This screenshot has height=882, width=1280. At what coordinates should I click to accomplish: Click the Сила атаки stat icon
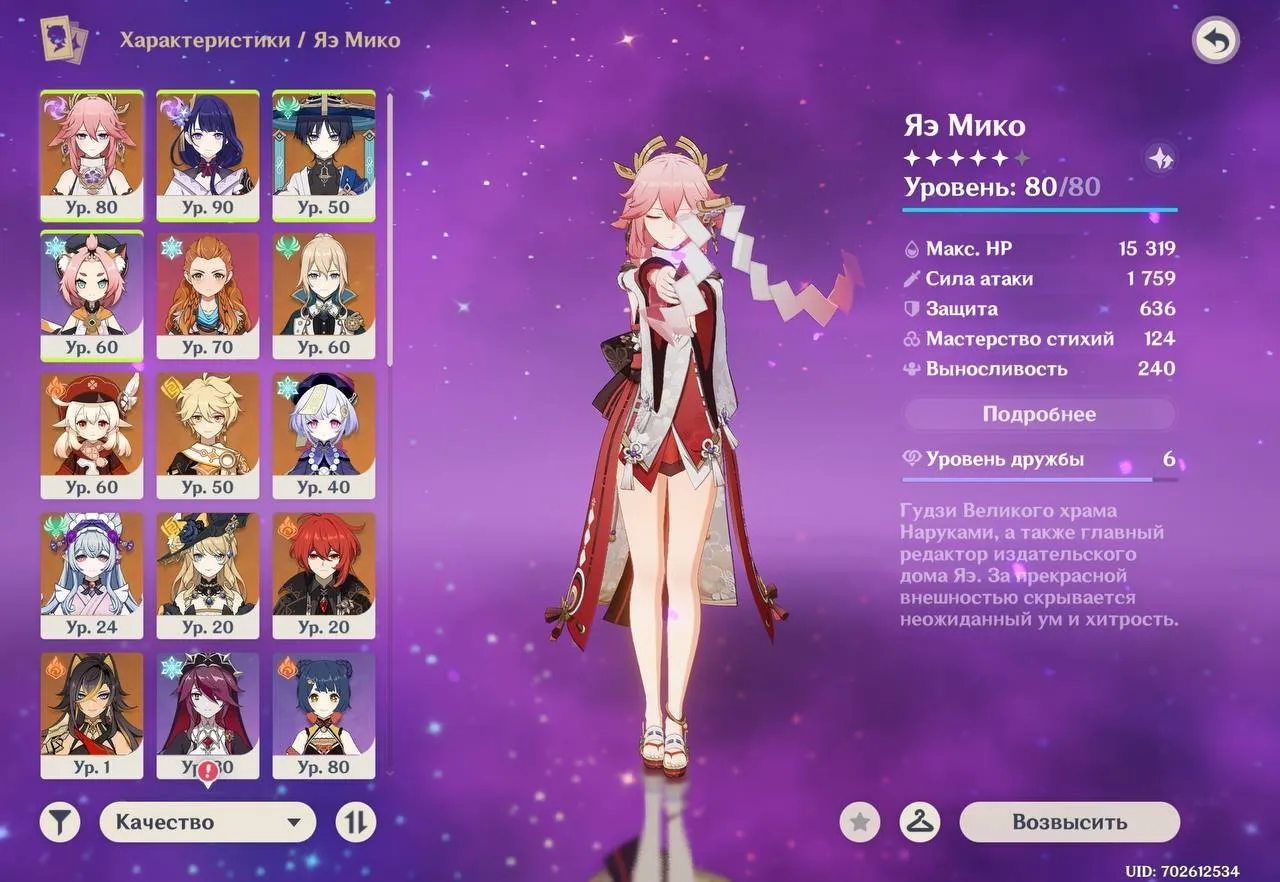tap(910, 278)
